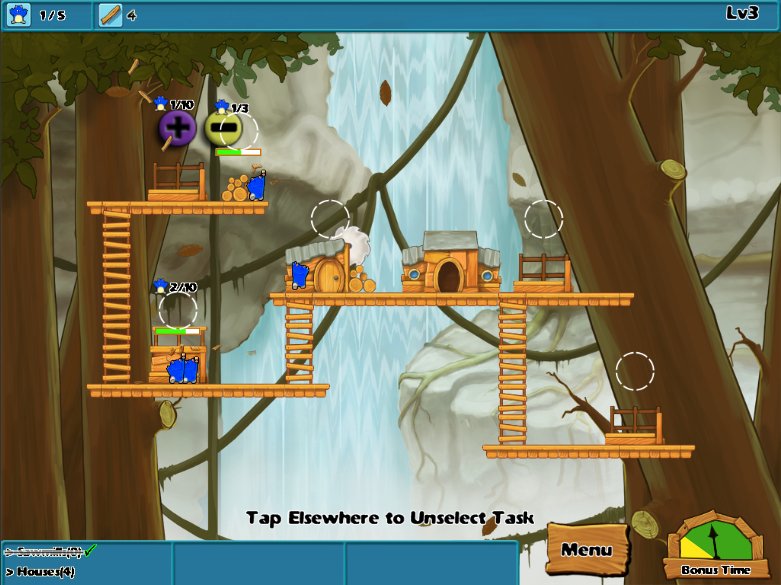The width and height of the screenshot is (781, 585).
Task: Choose the task circle above the lowest right platform
Action: coord(635,371)
